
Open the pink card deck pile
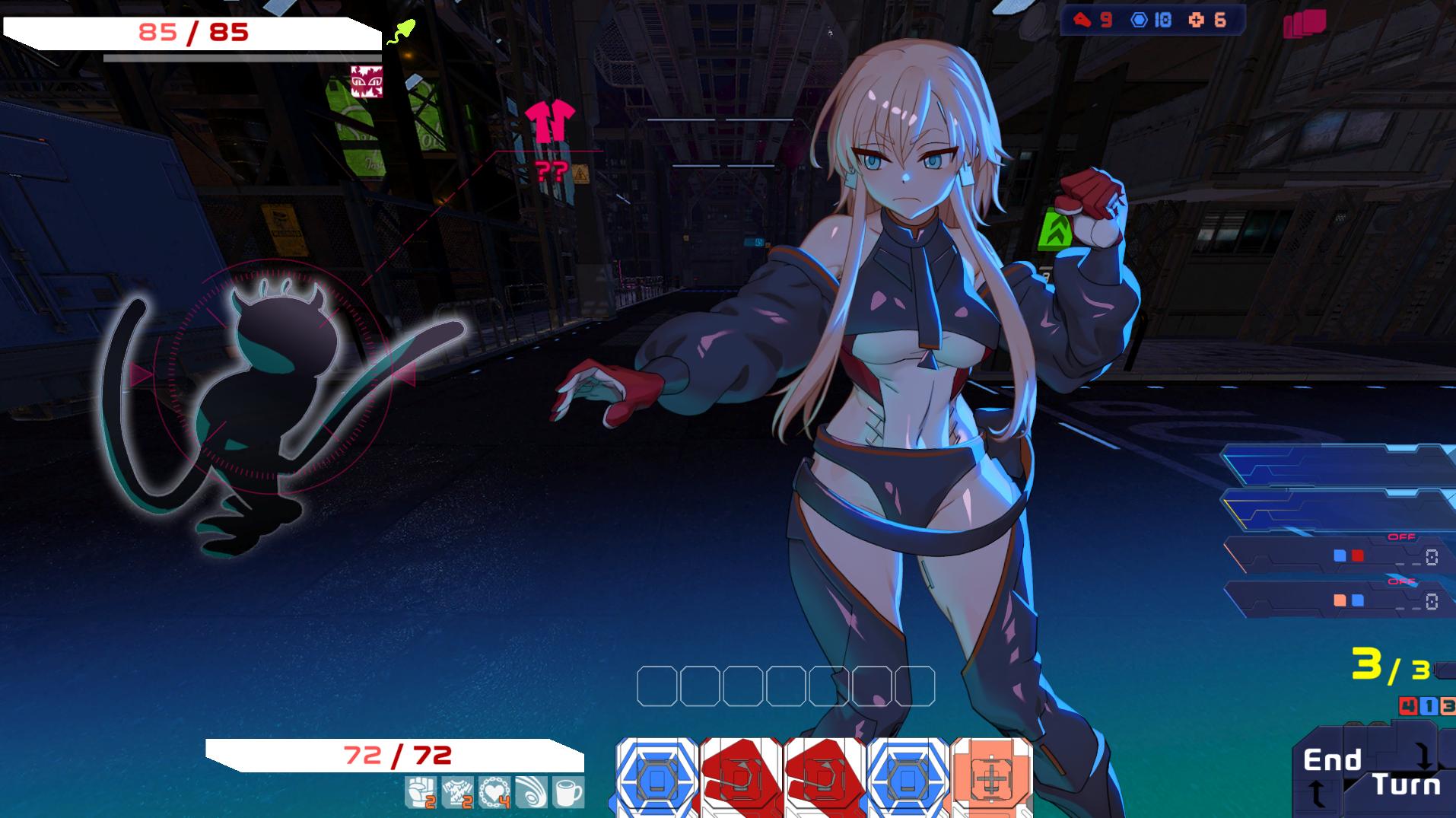point(1305,24)
